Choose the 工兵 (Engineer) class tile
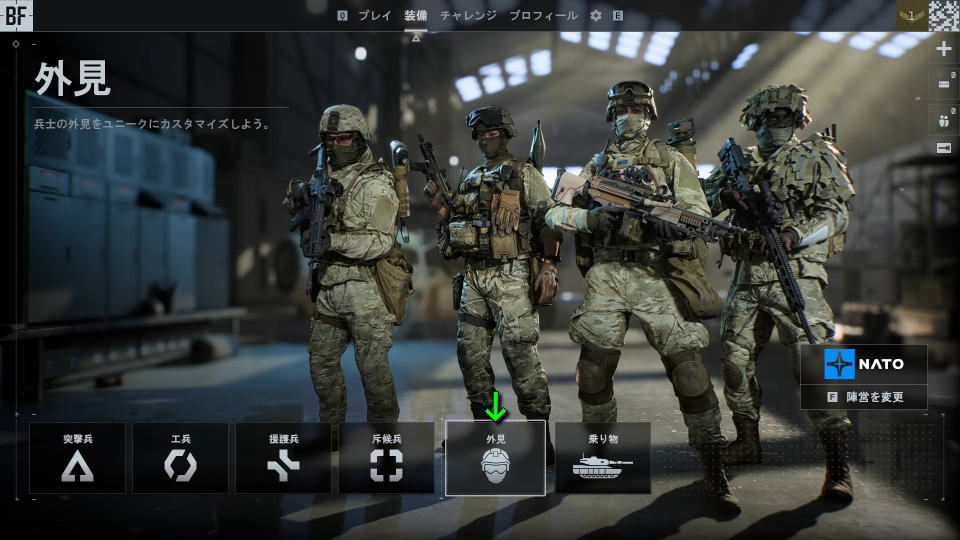Viewport: 960px width, 540px height. tap(180, 458)
